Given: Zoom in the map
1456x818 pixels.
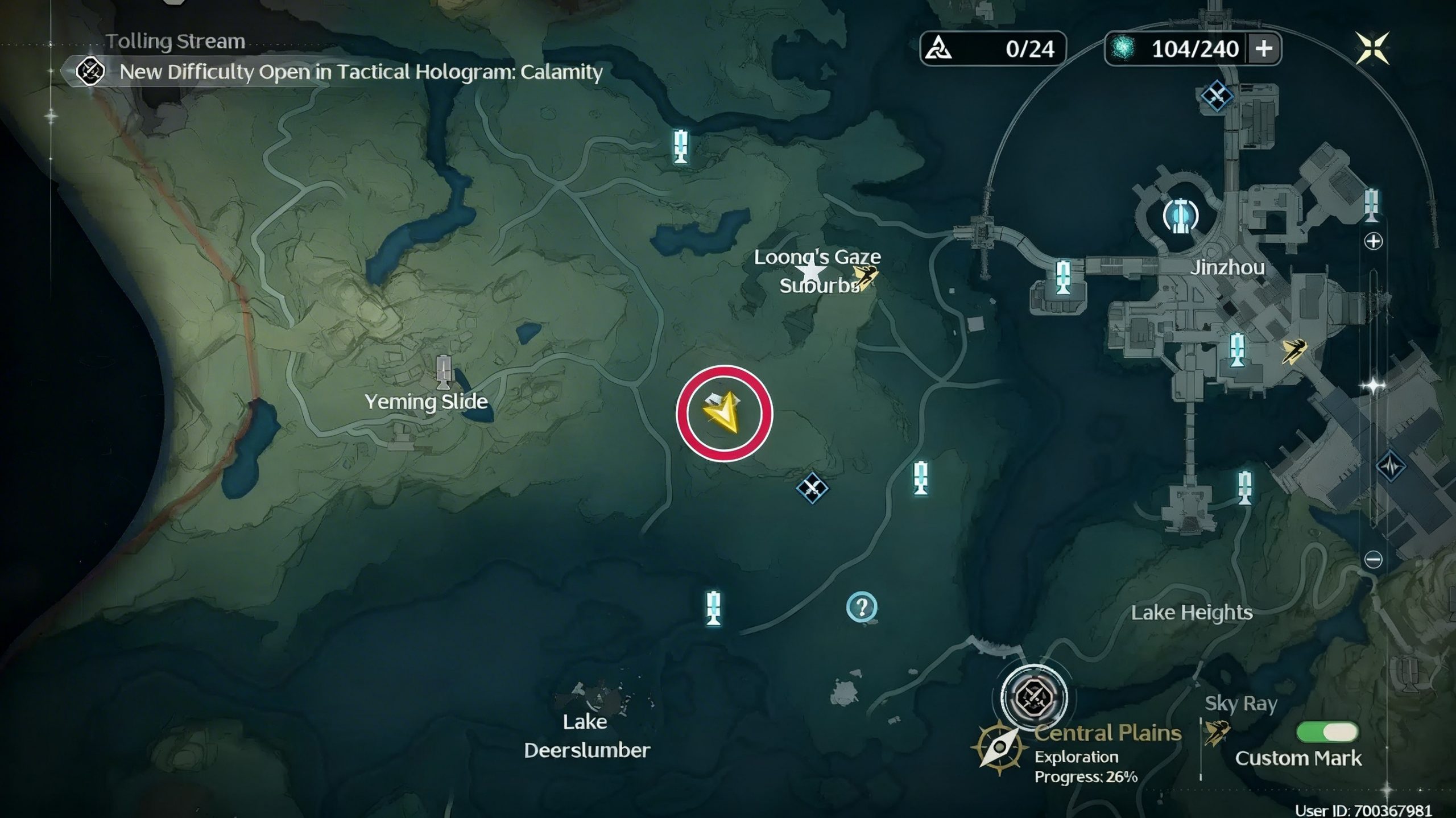Looking at the screenshot, I should (1373, 241).
